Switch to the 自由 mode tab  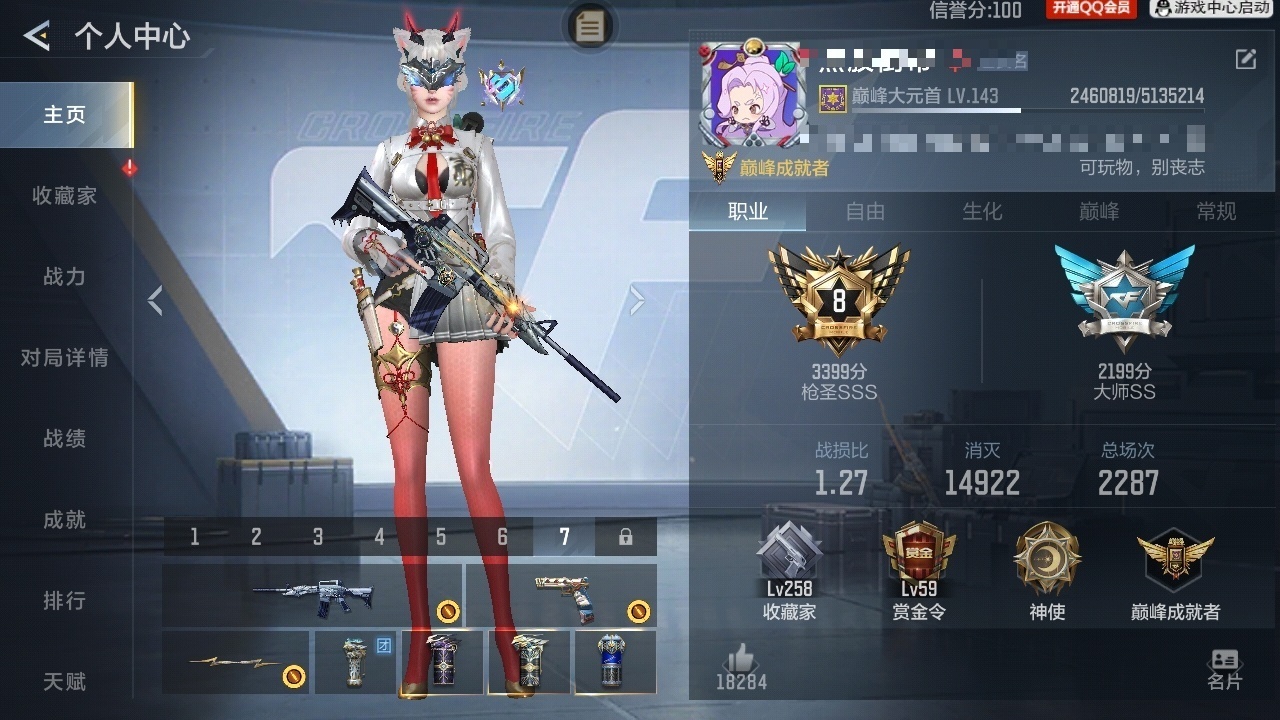(x=864, y=212)
